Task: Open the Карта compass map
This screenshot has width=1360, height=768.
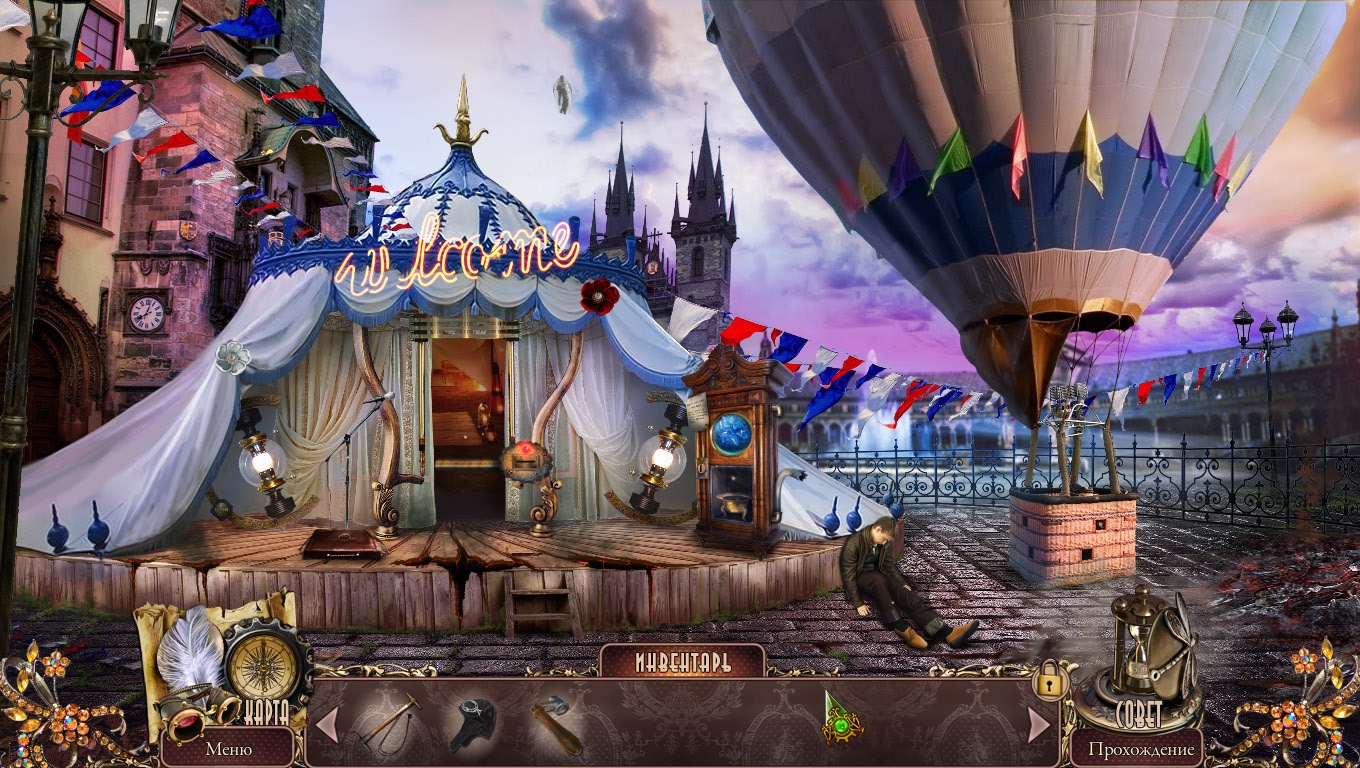Action: 264,667
